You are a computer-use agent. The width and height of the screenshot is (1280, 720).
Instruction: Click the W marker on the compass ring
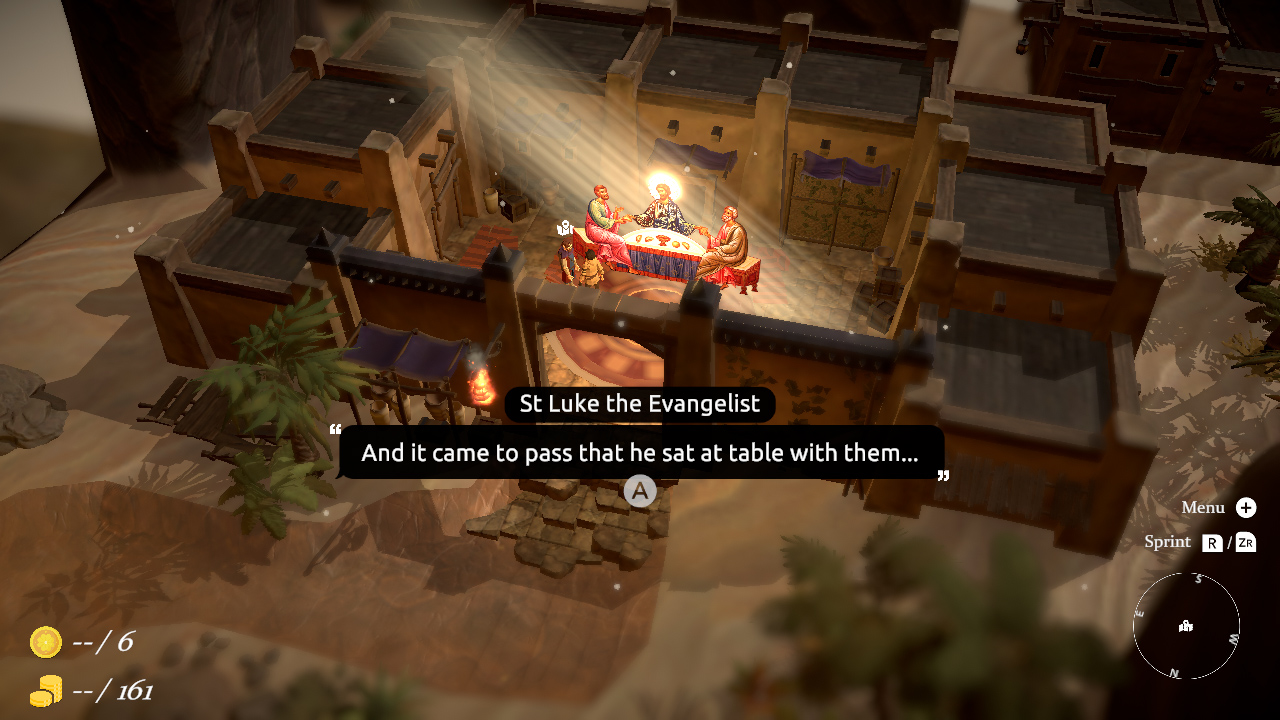(1233, 639)
